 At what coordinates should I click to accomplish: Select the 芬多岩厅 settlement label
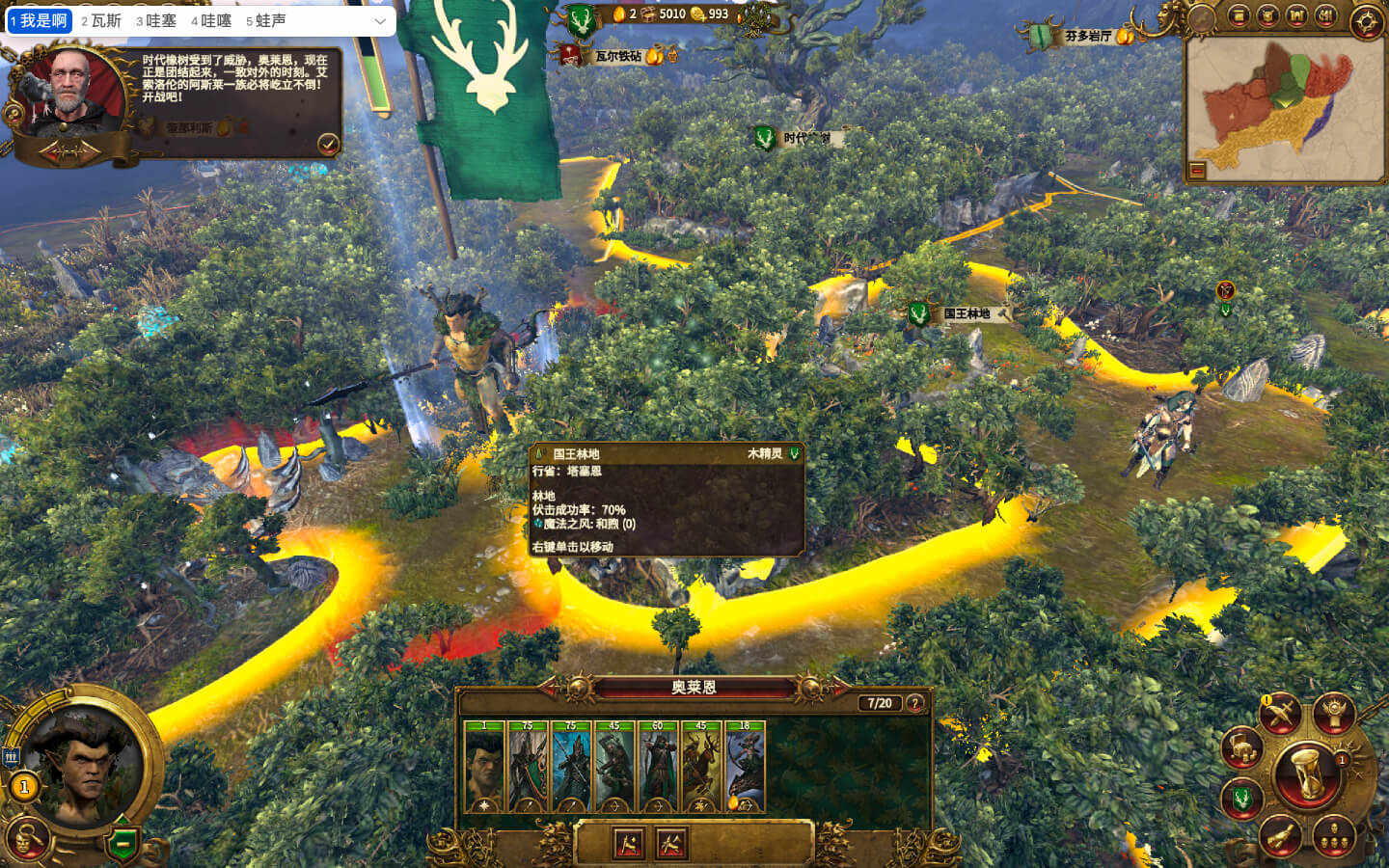point(1088,37)
